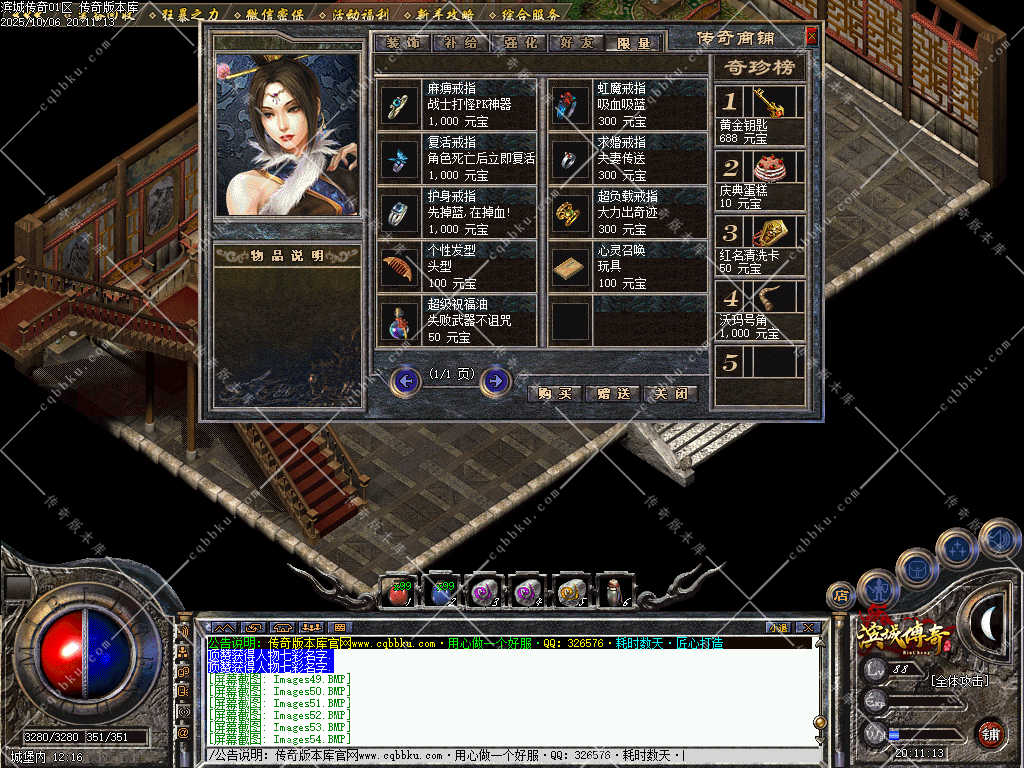Go to the previous shop page arrow
The height and width of the screenshot is (768, 1024).
coord(406,381)
